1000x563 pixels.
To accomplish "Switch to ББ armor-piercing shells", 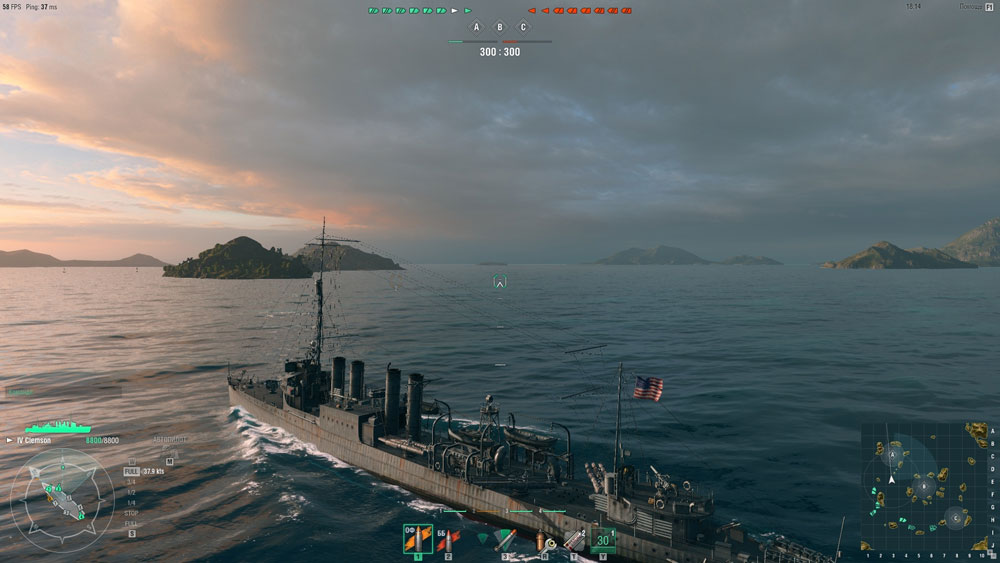I will (448, 540).
